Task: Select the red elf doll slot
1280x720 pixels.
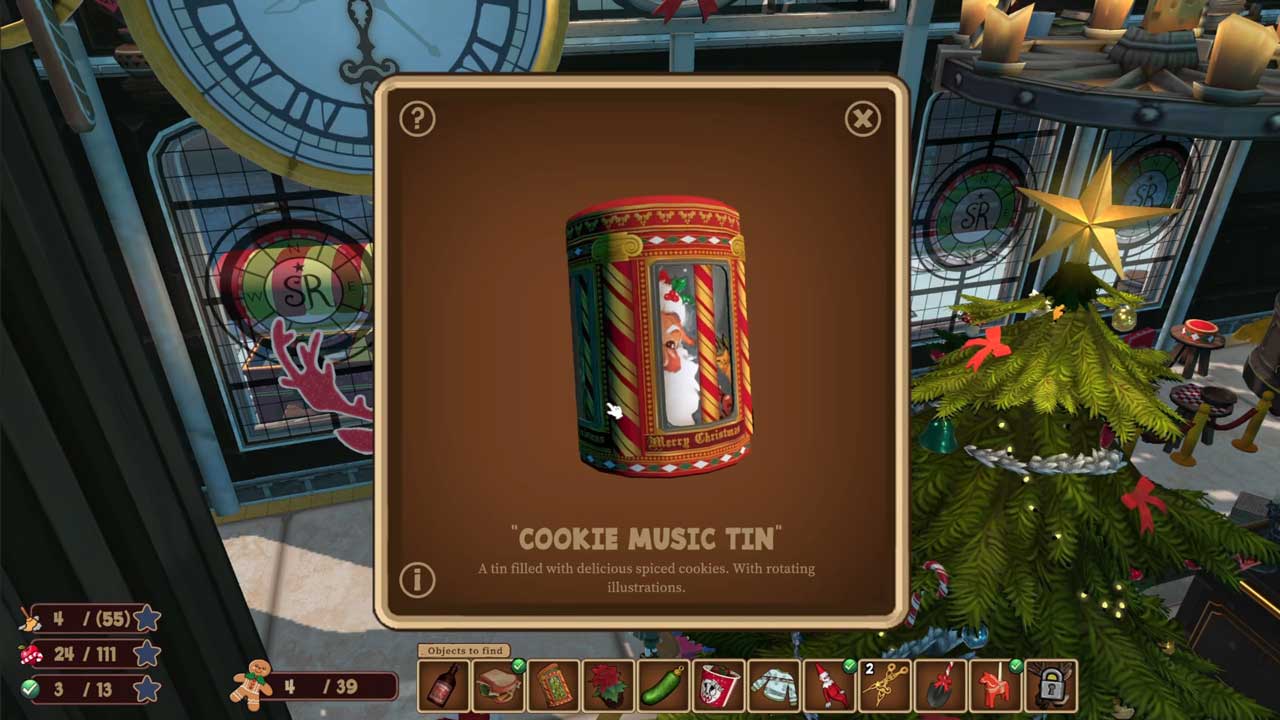Action: (x=830, y=686)
